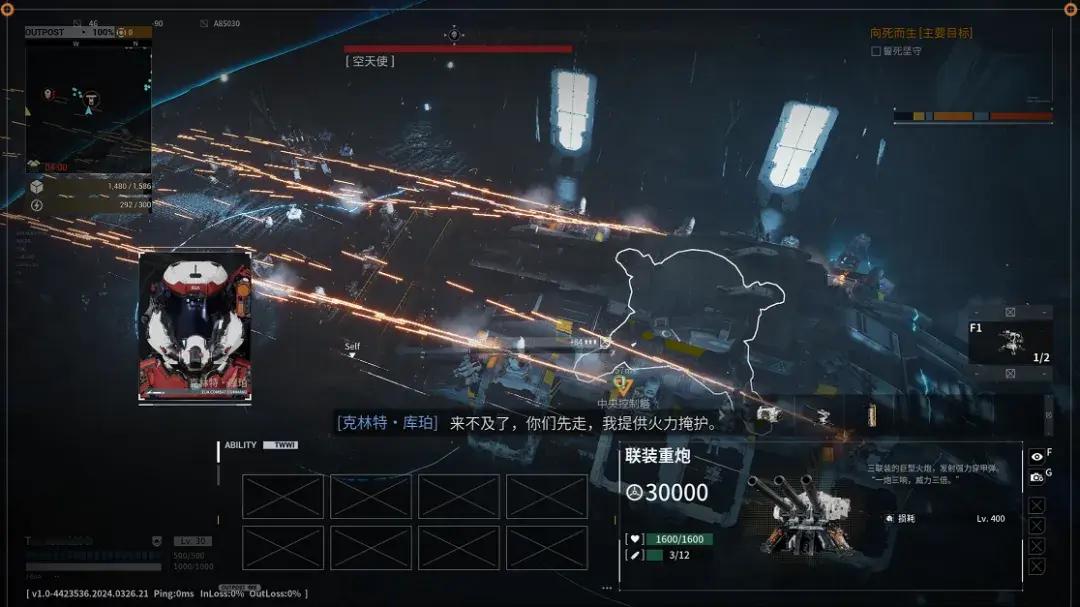Click the camera icon beside the cannon panel
Screen dimensions: 1080x607
pyautogui.click(x=1037, y=477)
